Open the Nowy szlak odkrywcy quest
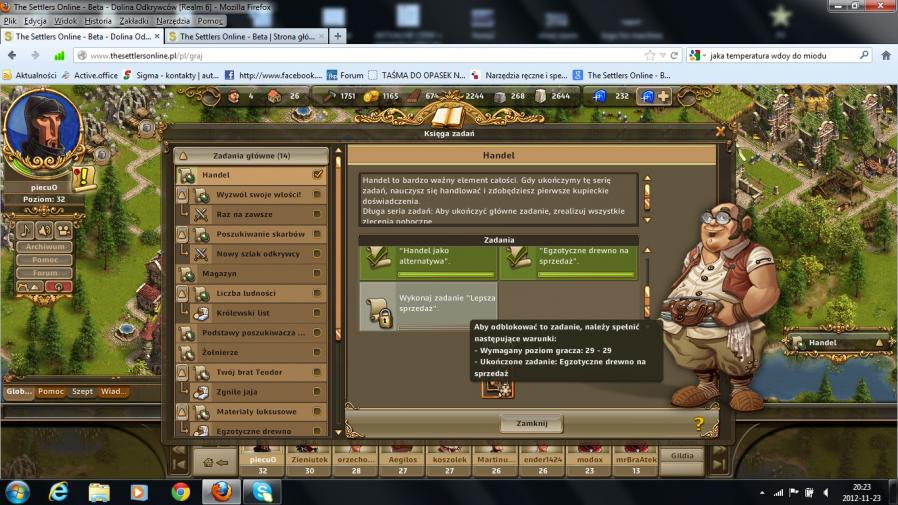Image resolution: width=898 pixels, height=505 pixels. tap(258, 253)
